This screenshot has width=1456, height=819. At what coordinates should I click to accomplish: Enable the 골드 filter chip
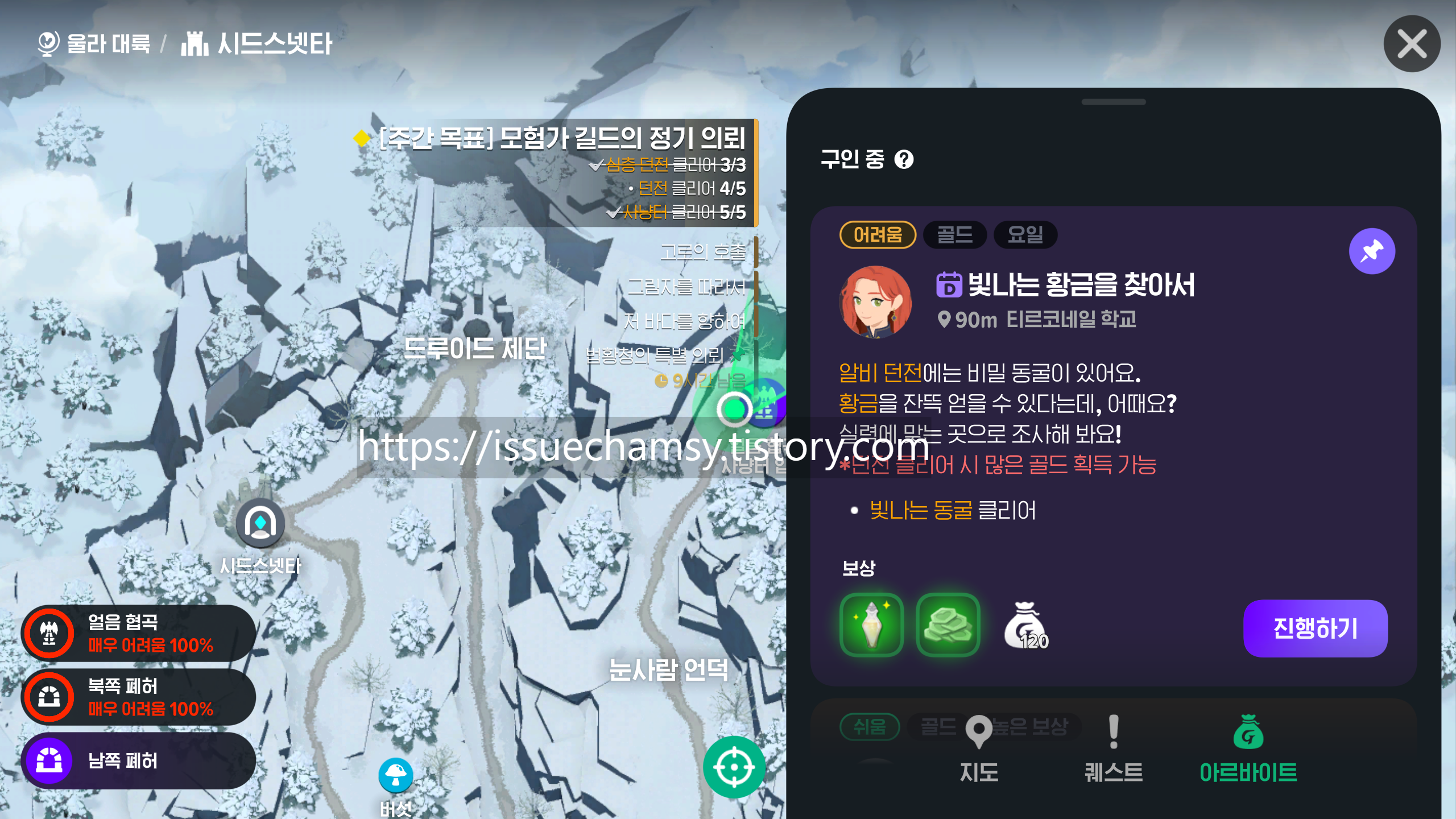click(x=954, y=235)
